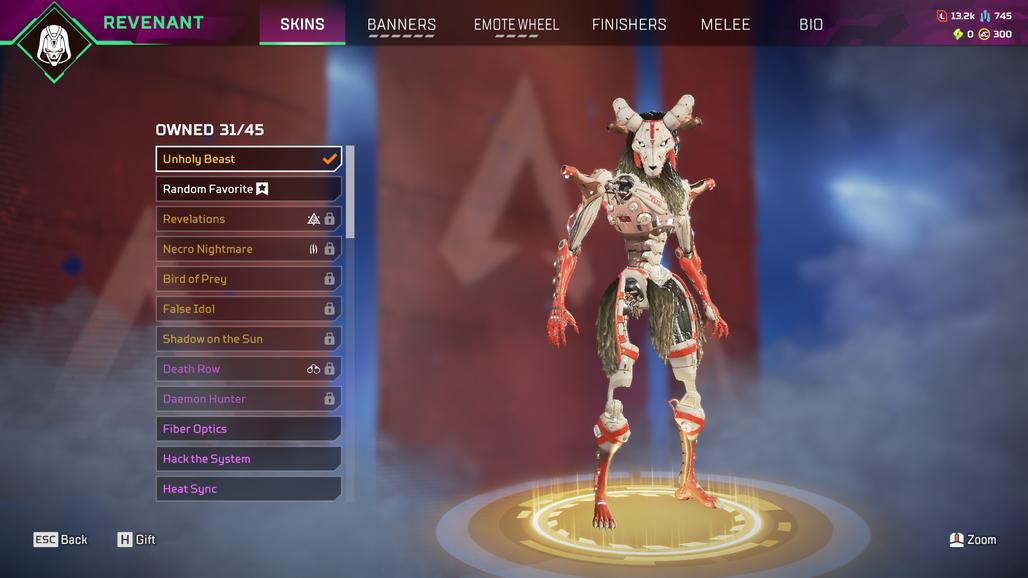Show the Melee tab
Screen dimensions: 1028x578
pyautogui.click(x=725, y=24)
